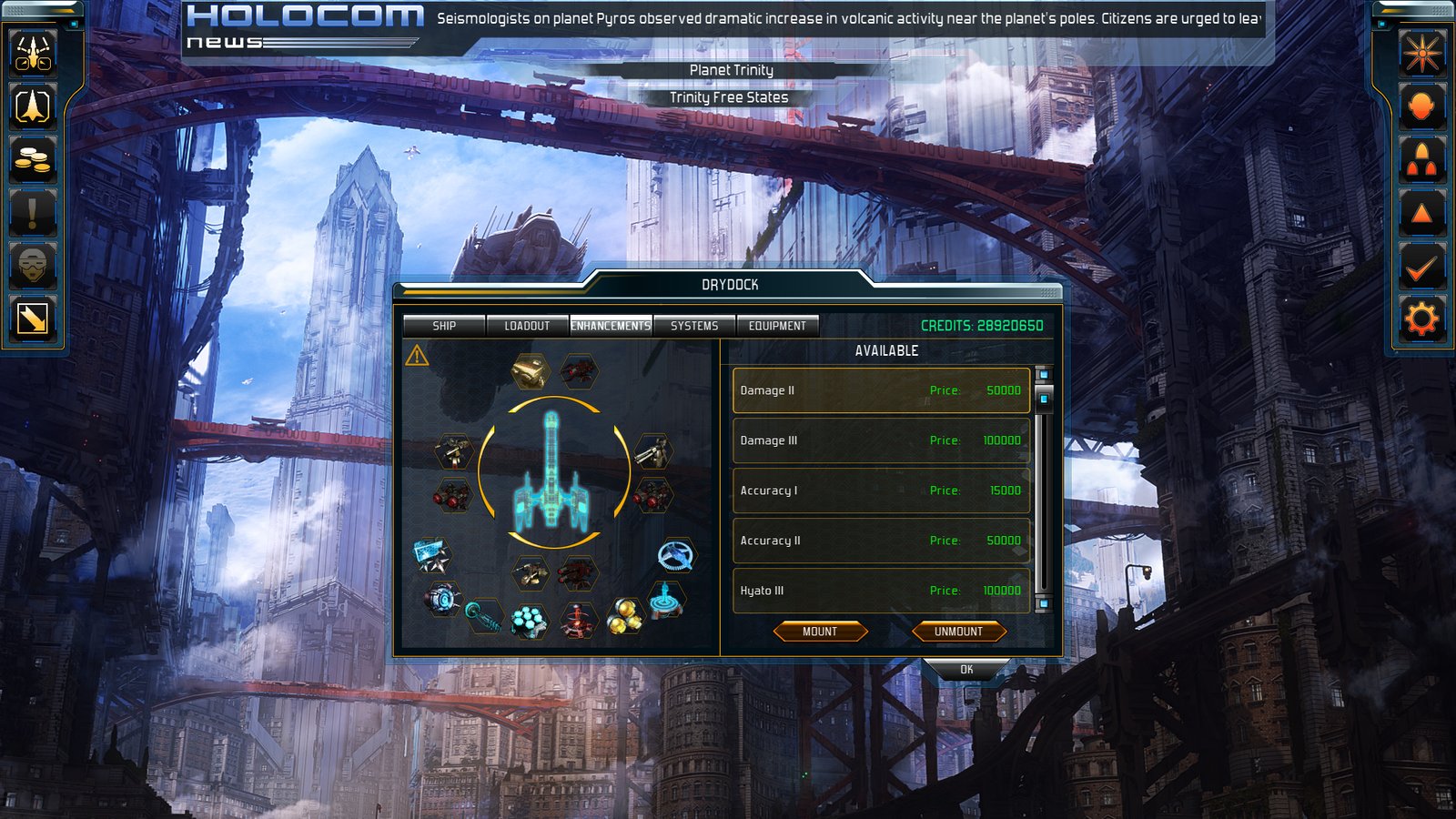The width and height of the screenshot is (1456, 819).
Task: Open the Loadout tab
Action: pyautogui.click(x=527, y=326)
